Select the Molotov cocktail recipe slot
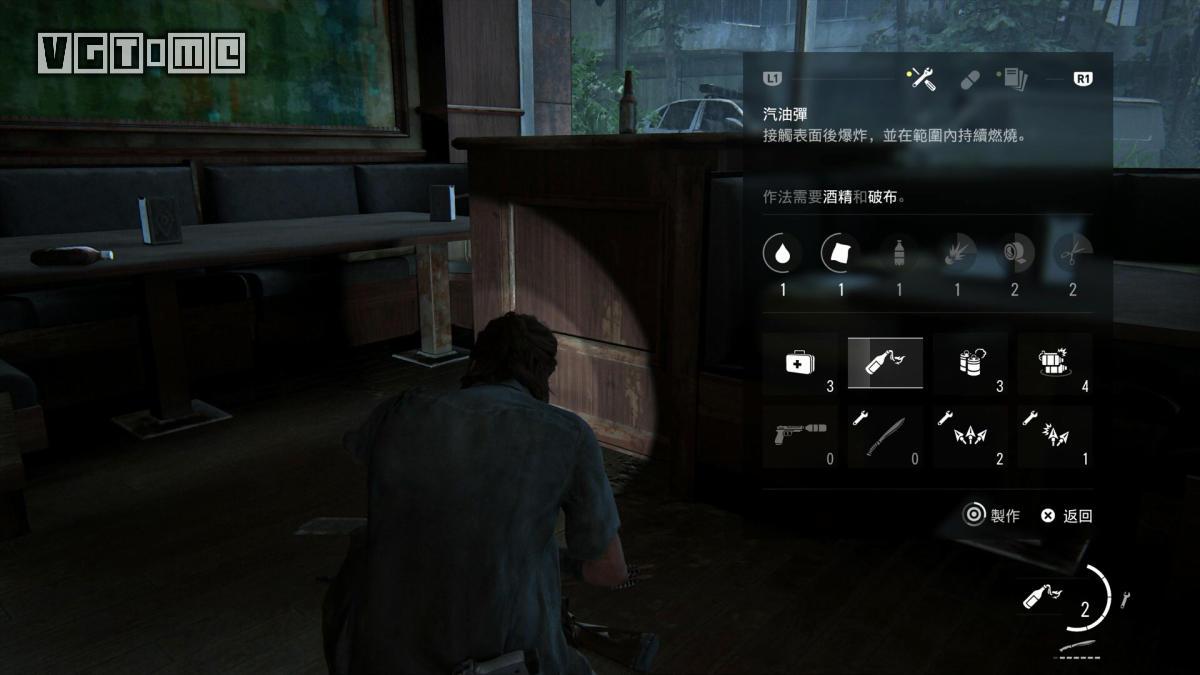This screenshot has height=675, width=1200. tap(885, 364)
